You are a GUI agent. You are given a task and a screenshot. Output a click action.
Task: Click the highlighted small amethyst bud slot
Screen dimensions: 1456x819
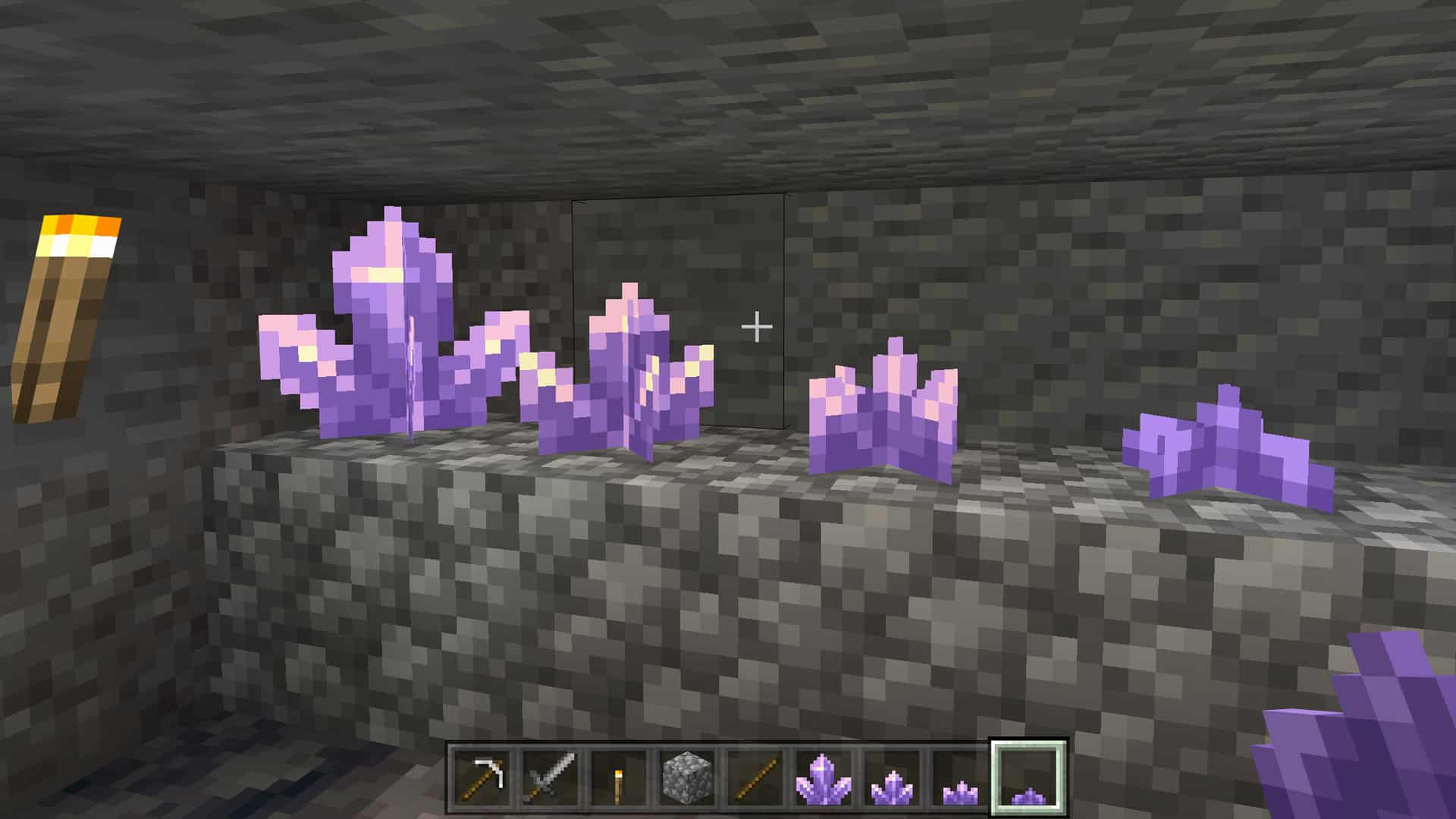tap(1028, 778)
